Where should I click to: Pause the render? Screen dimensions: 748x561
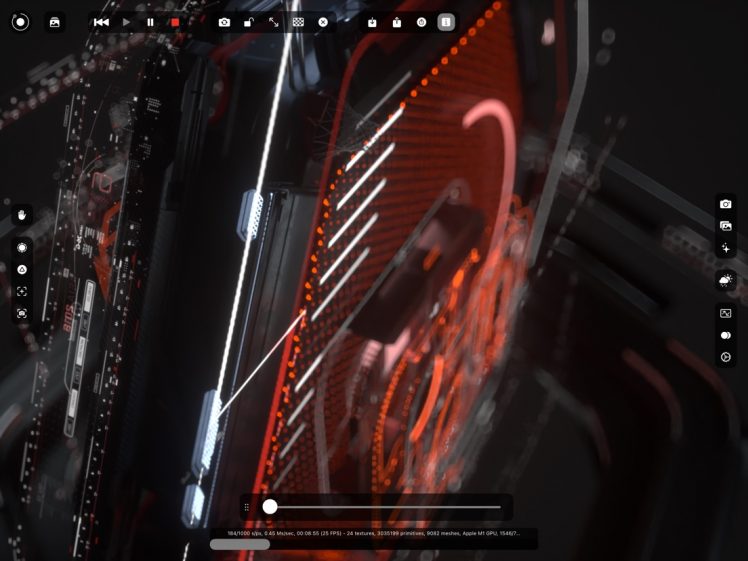click(x=150, y=22)
